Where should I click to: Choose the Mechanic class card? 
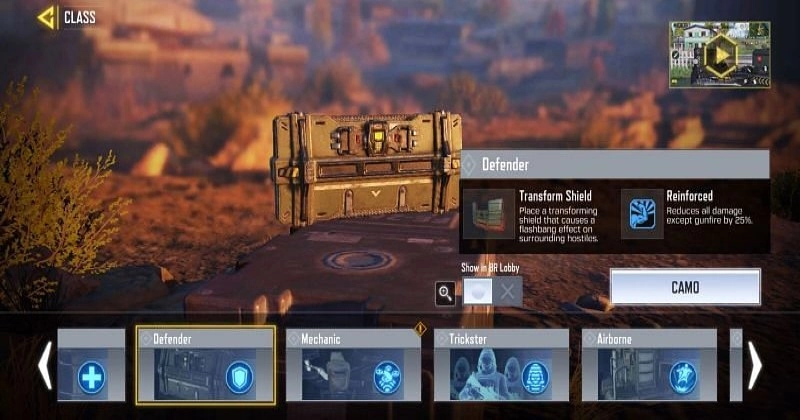(x=353, y=366)
